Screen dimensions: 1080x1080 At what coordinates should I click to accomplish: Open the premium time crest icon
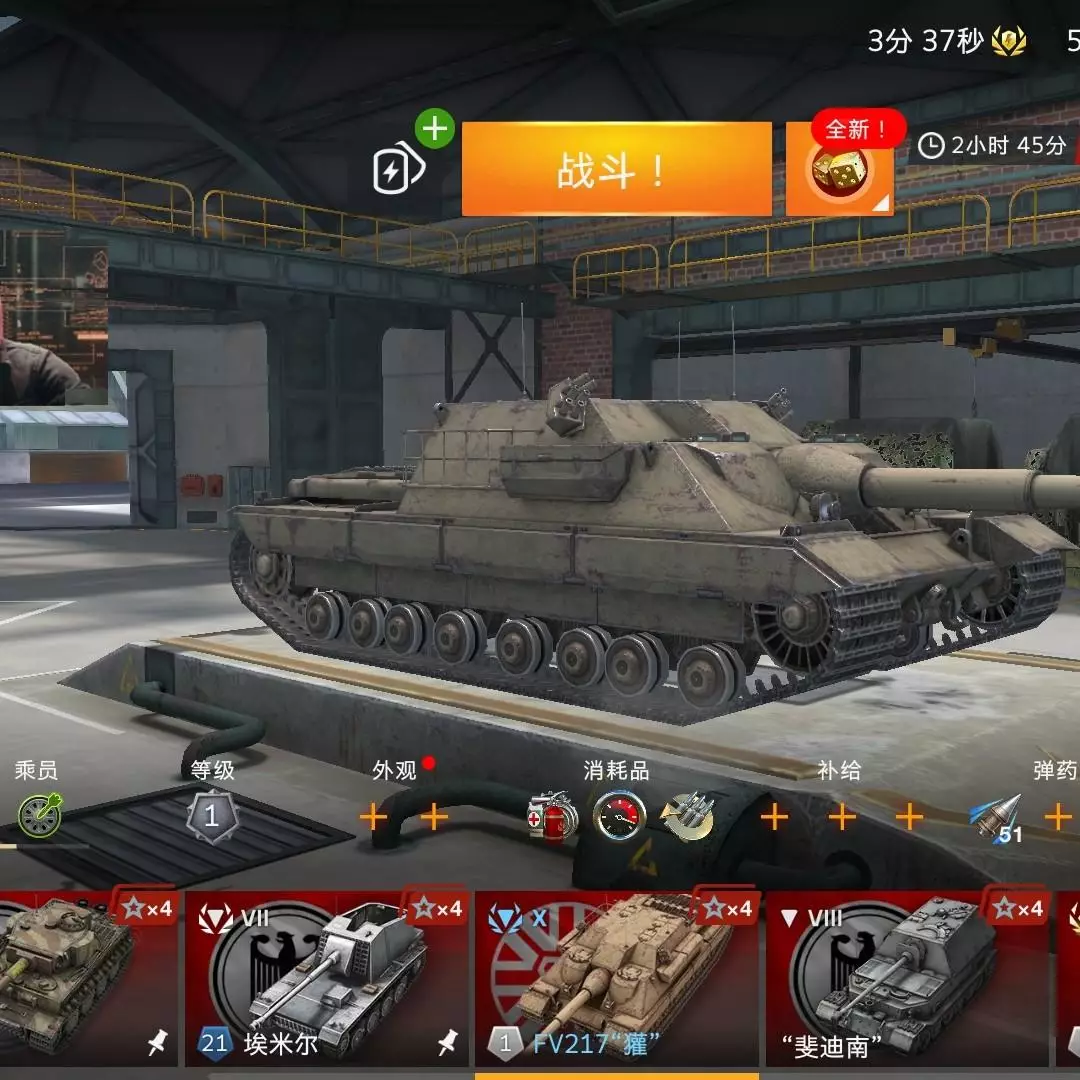point(1009,42)
